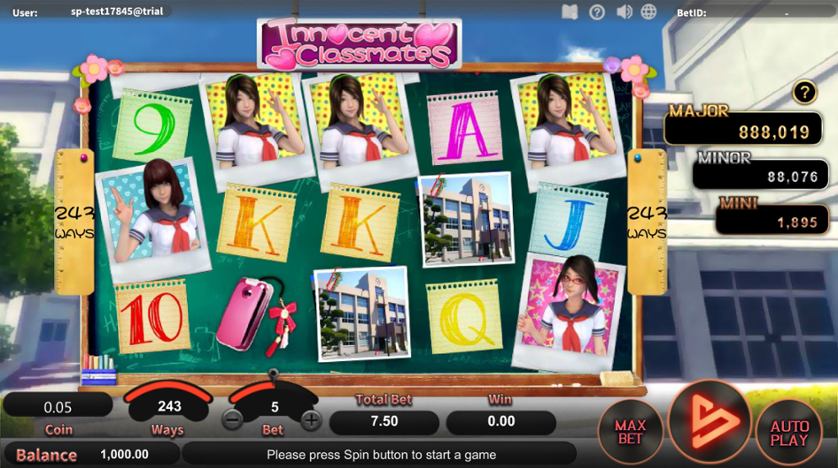The image size is (838, 468).
Task: Open help from the top question mark icon
Action: [x=597, y=12]
